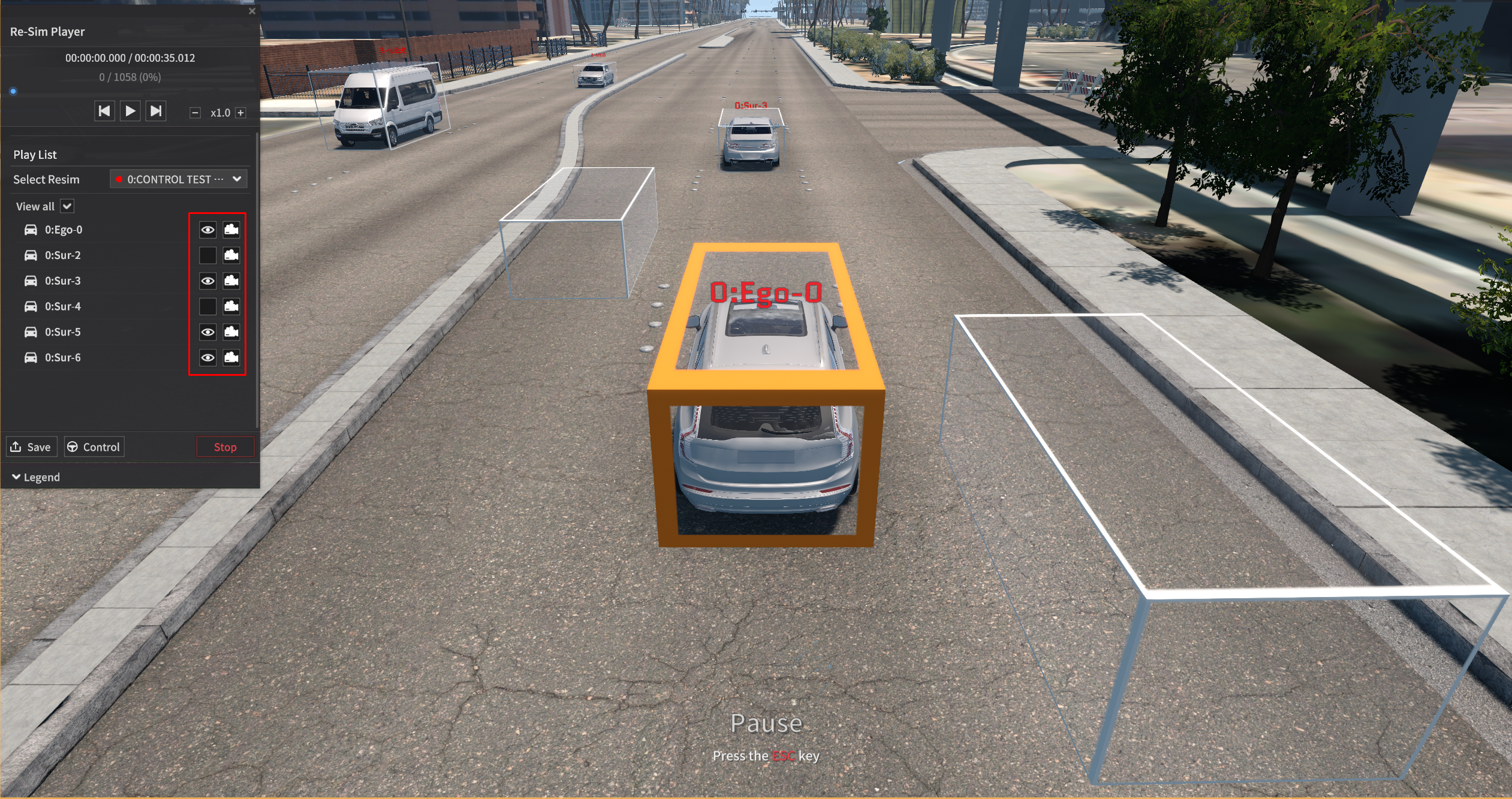Skip to the next frame
Viewport: 1512px width, 799px height.
(156, 111)
